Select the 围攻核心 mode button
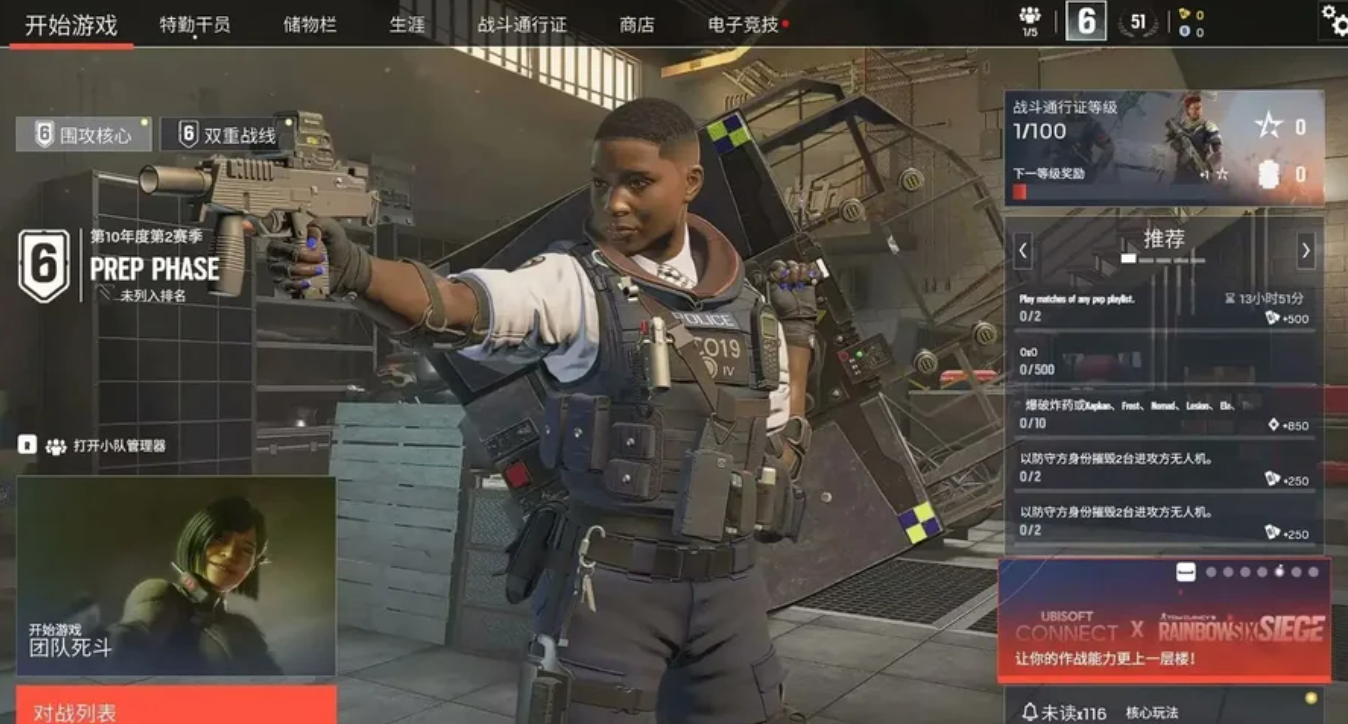 coord(84,135)
